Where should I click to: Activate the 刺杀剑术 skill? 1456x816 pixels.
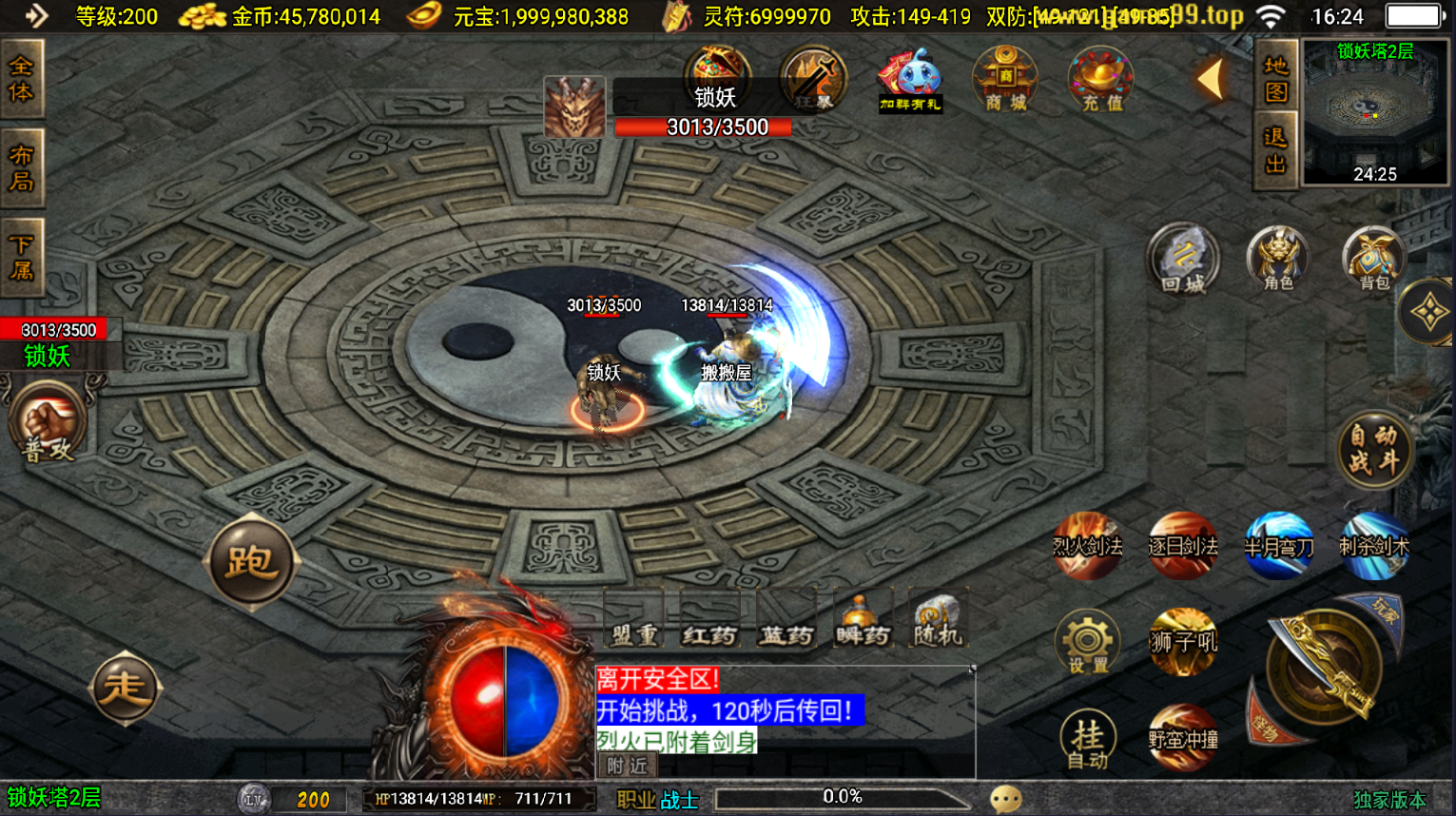click(1373, 545)
